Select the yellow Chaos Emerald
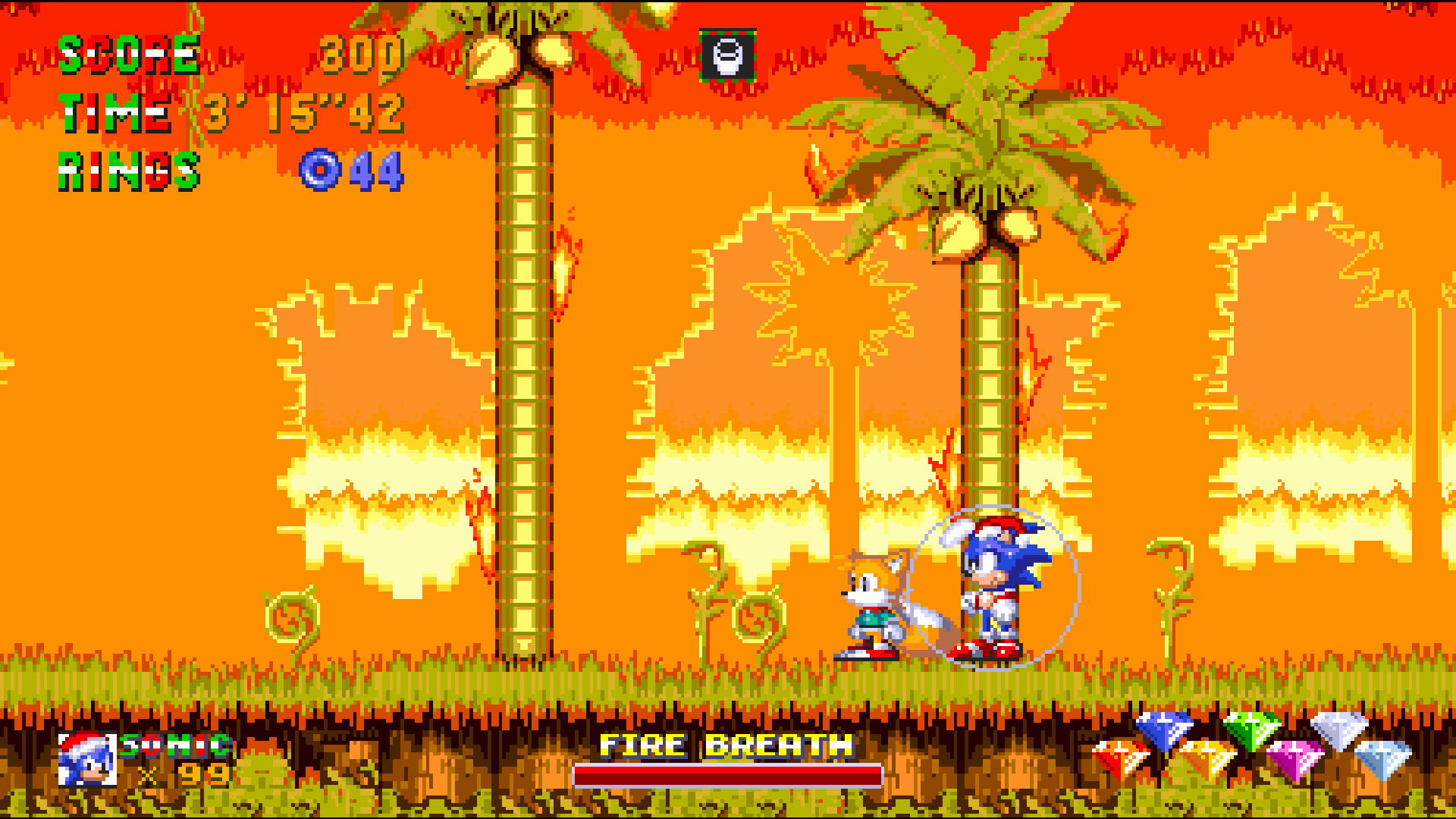 pos(1206,758)
